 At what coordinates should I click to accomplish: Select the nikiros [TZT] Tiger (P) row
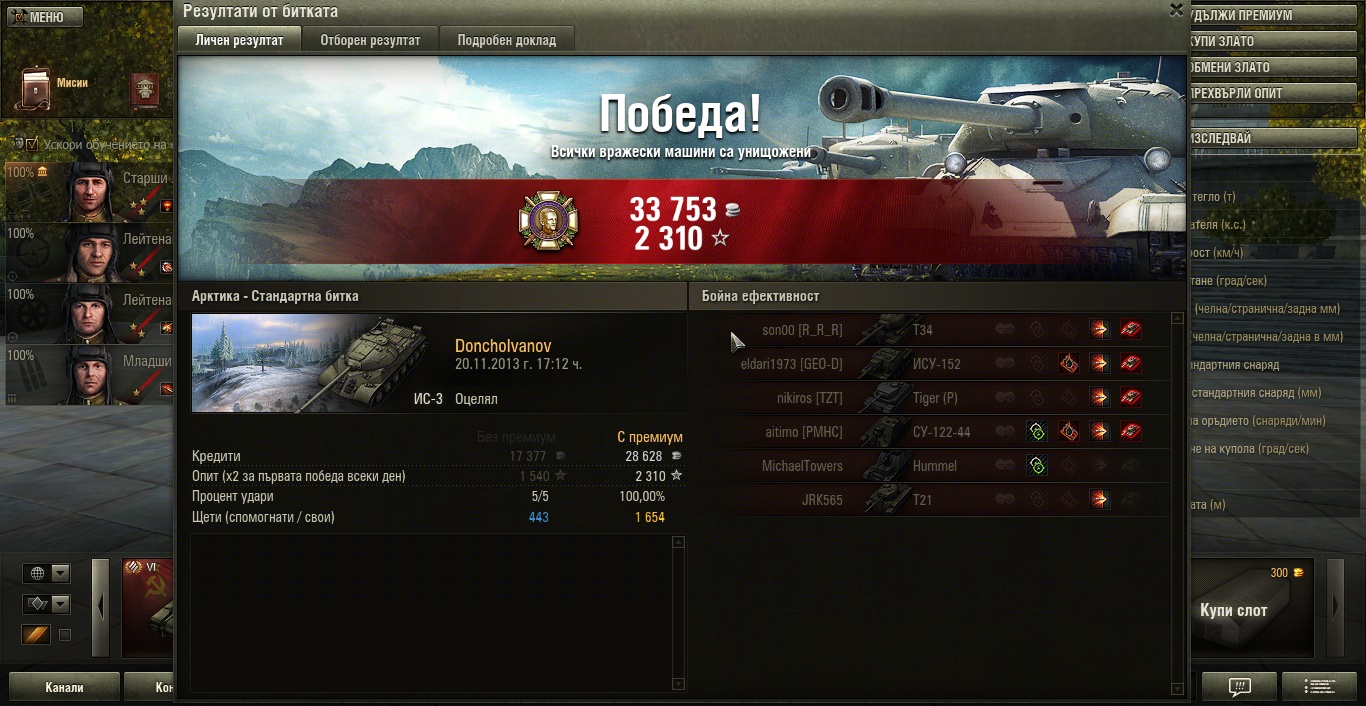pos(940,398)
